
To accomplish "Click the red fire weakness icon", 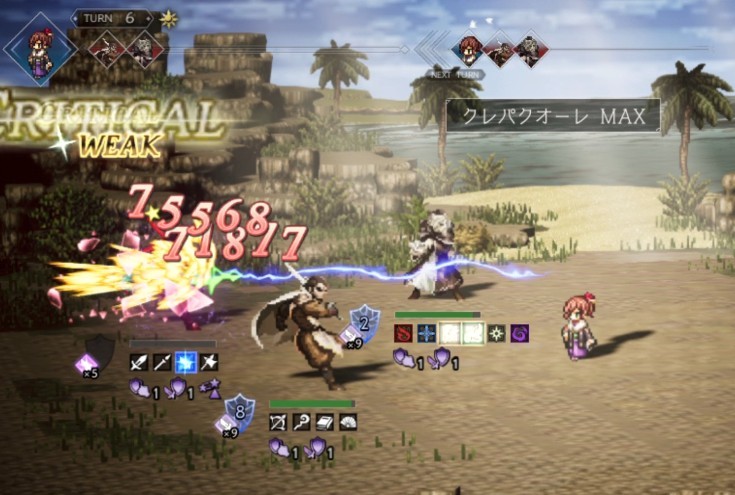I will 405,333.
